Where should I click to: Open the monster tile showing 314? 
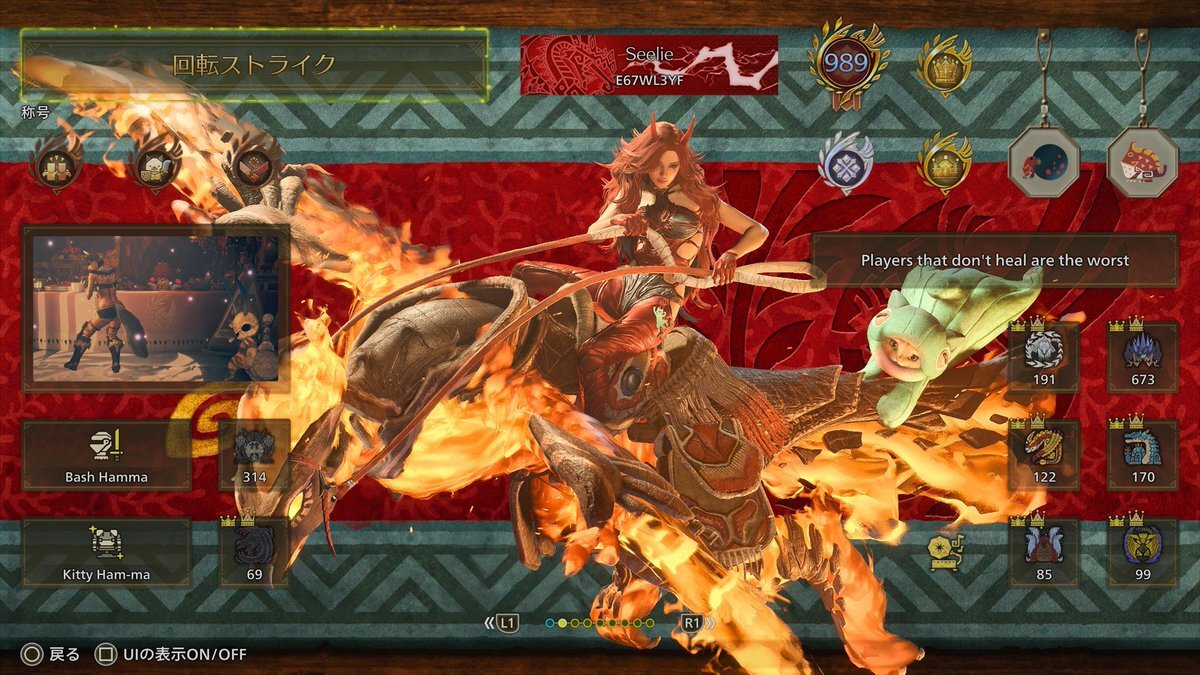(254, 455)
